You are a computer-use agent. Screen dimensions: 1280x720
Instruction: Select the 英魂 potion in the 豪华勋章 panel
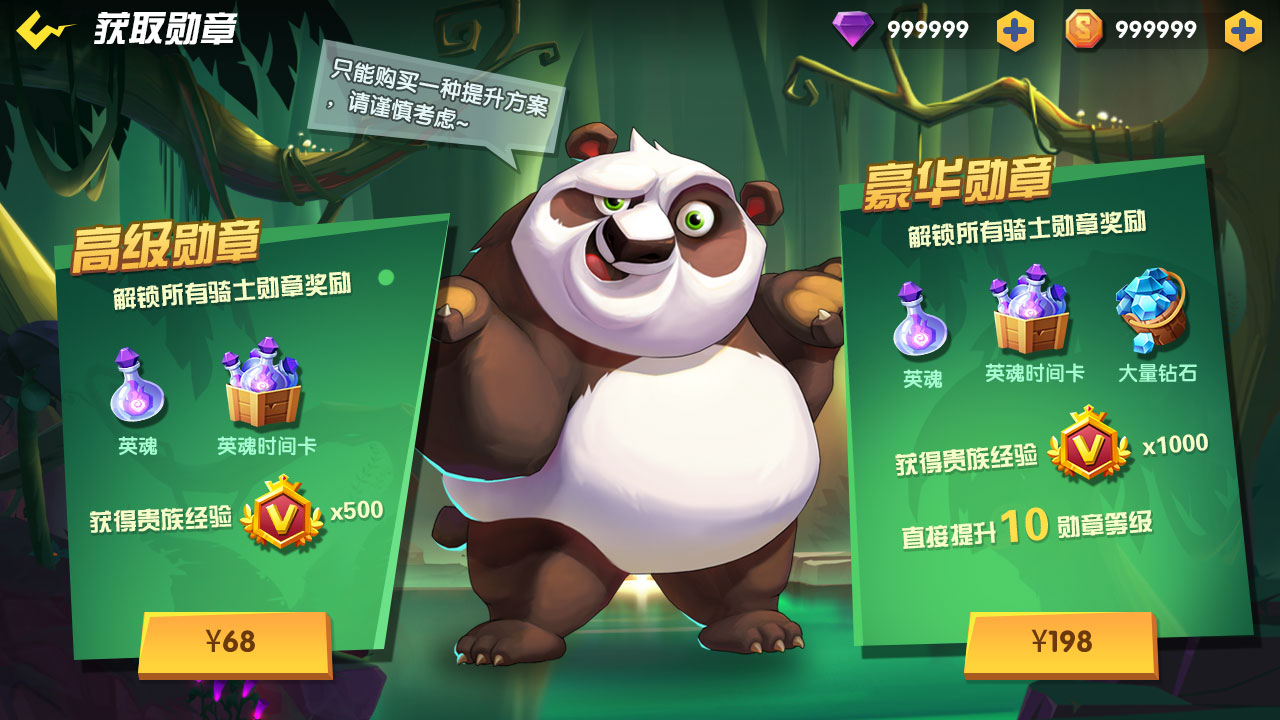pyautogui.click(x=920, y=320)
